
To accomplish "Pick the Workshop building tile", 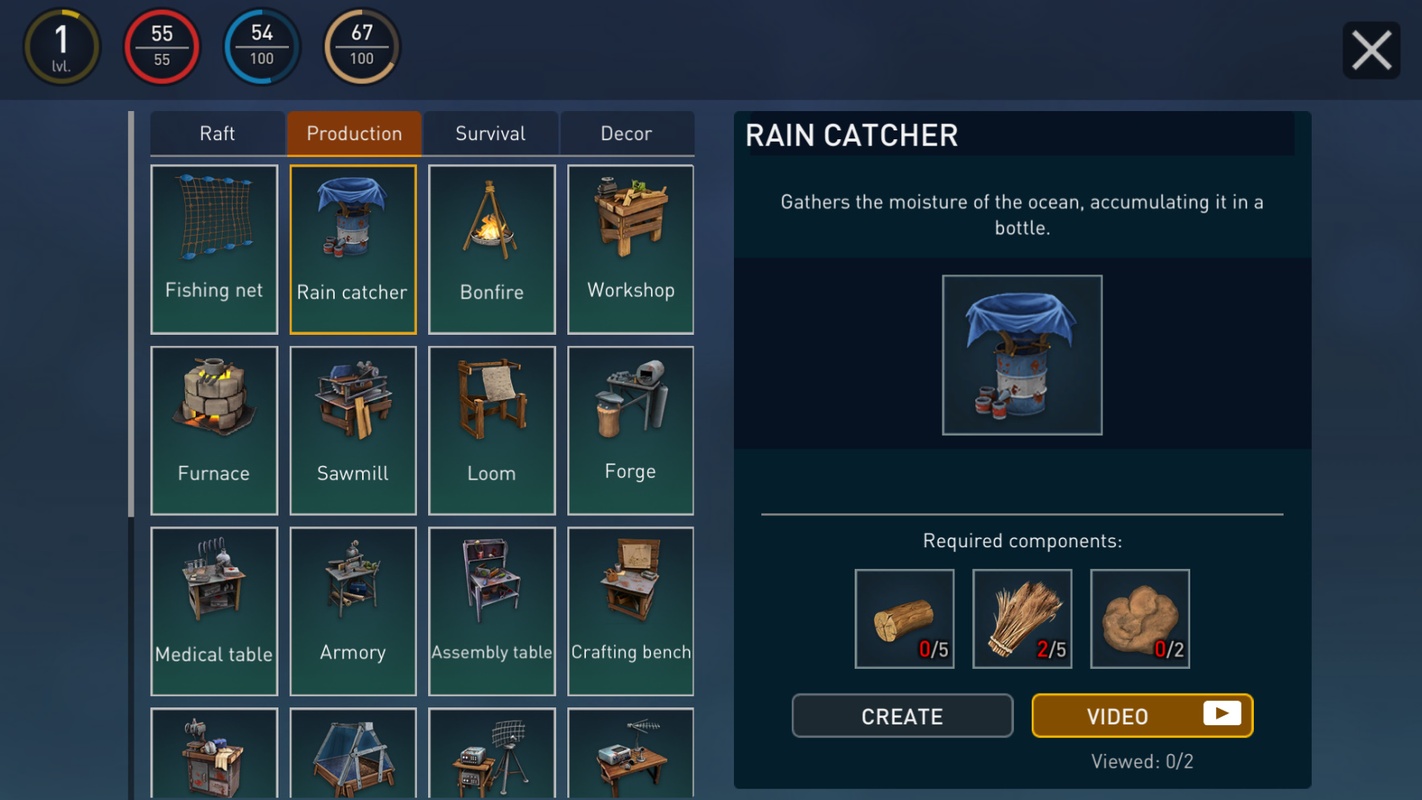I will coord(630,249).
